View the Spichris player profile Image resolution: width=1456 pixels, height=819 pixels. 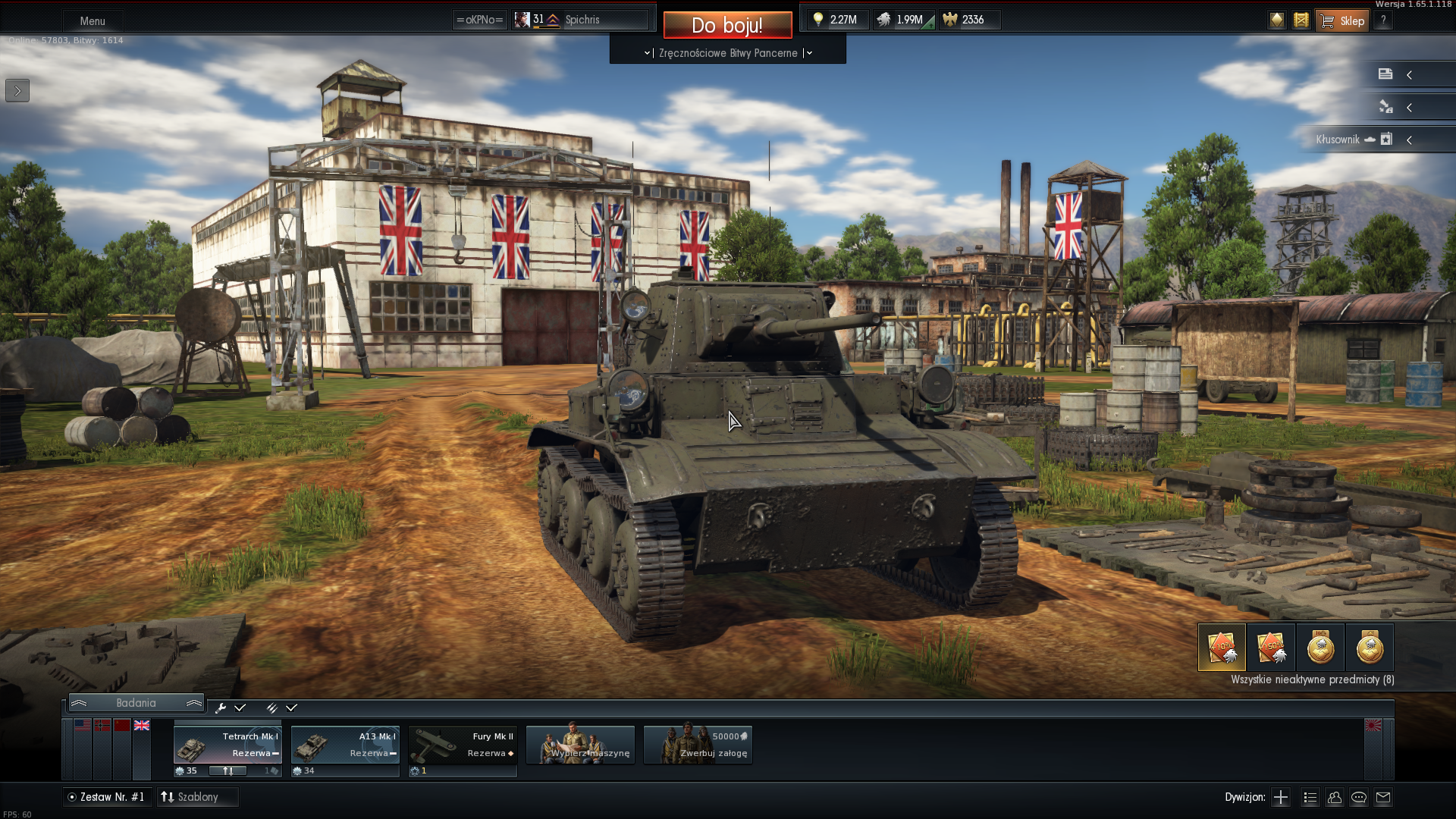point(582,20)
